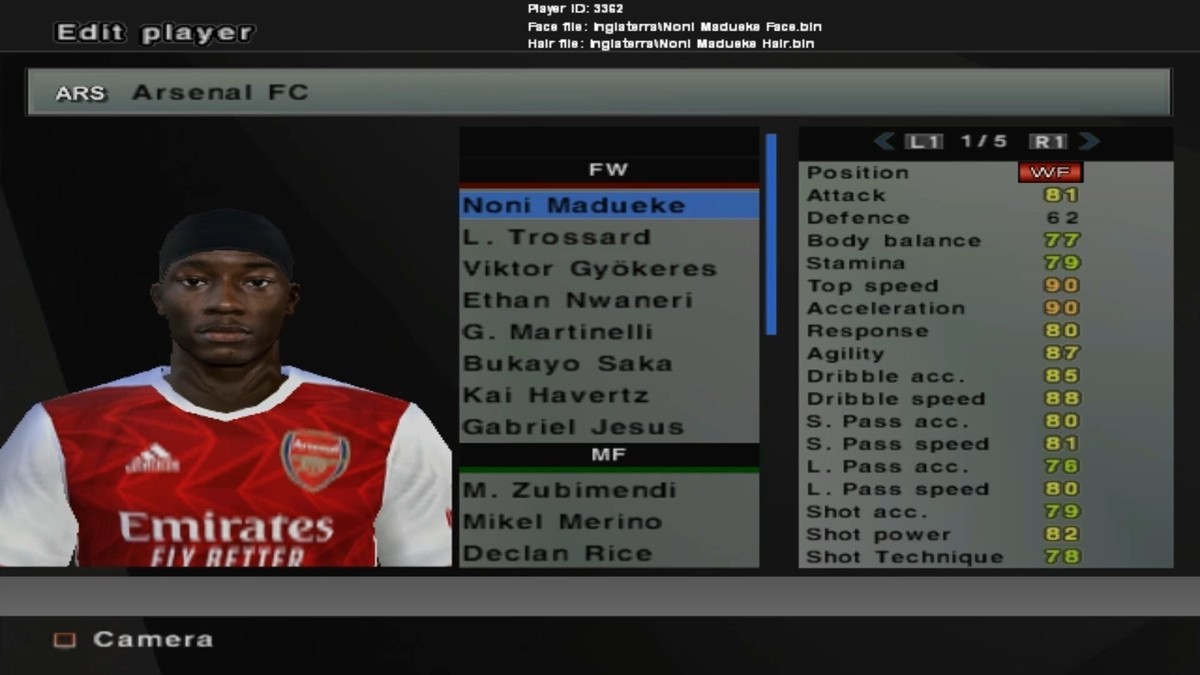Select G. Martinelli player row
The height and width of the screenshot is (675, 1200).
tap(608, 332)
